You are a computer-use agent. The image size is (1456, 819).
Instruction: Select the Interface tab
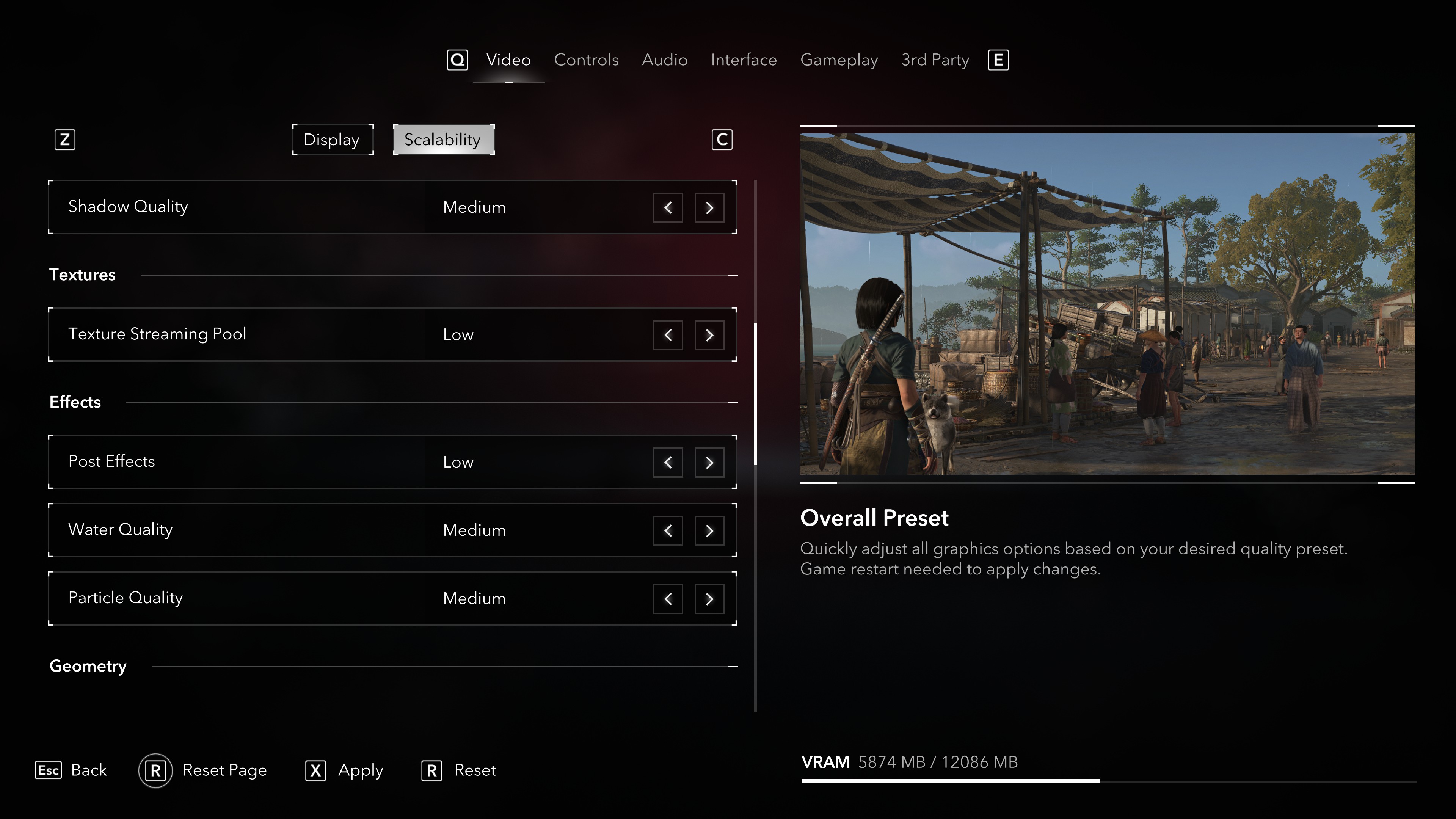[x=743, y=60]
